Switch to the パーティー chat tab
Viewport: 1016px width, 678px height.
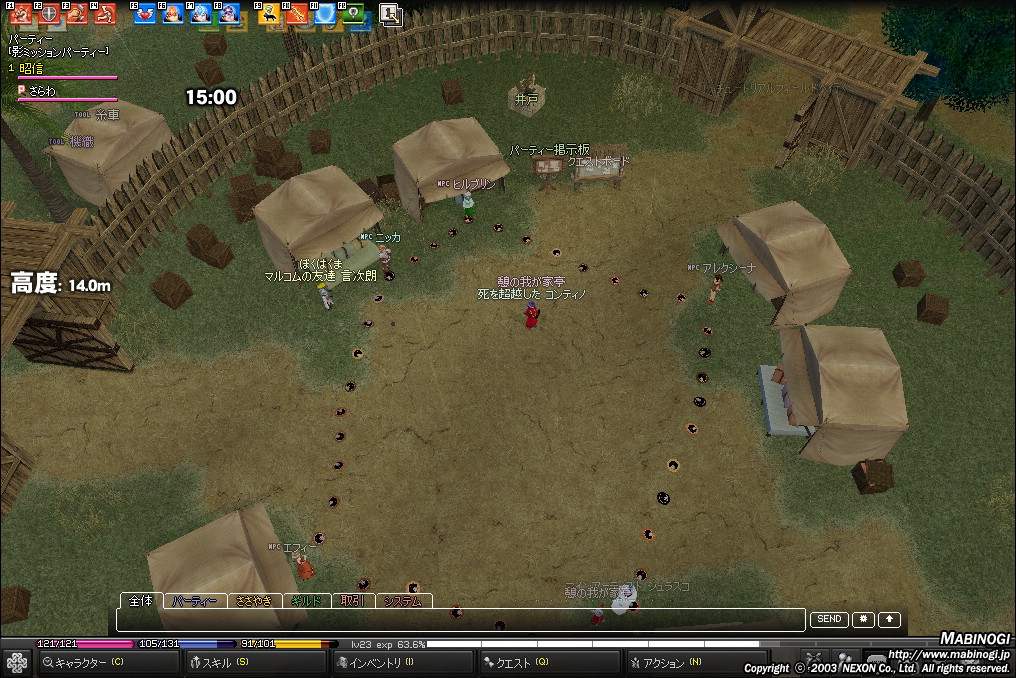[x=194, y=602]
